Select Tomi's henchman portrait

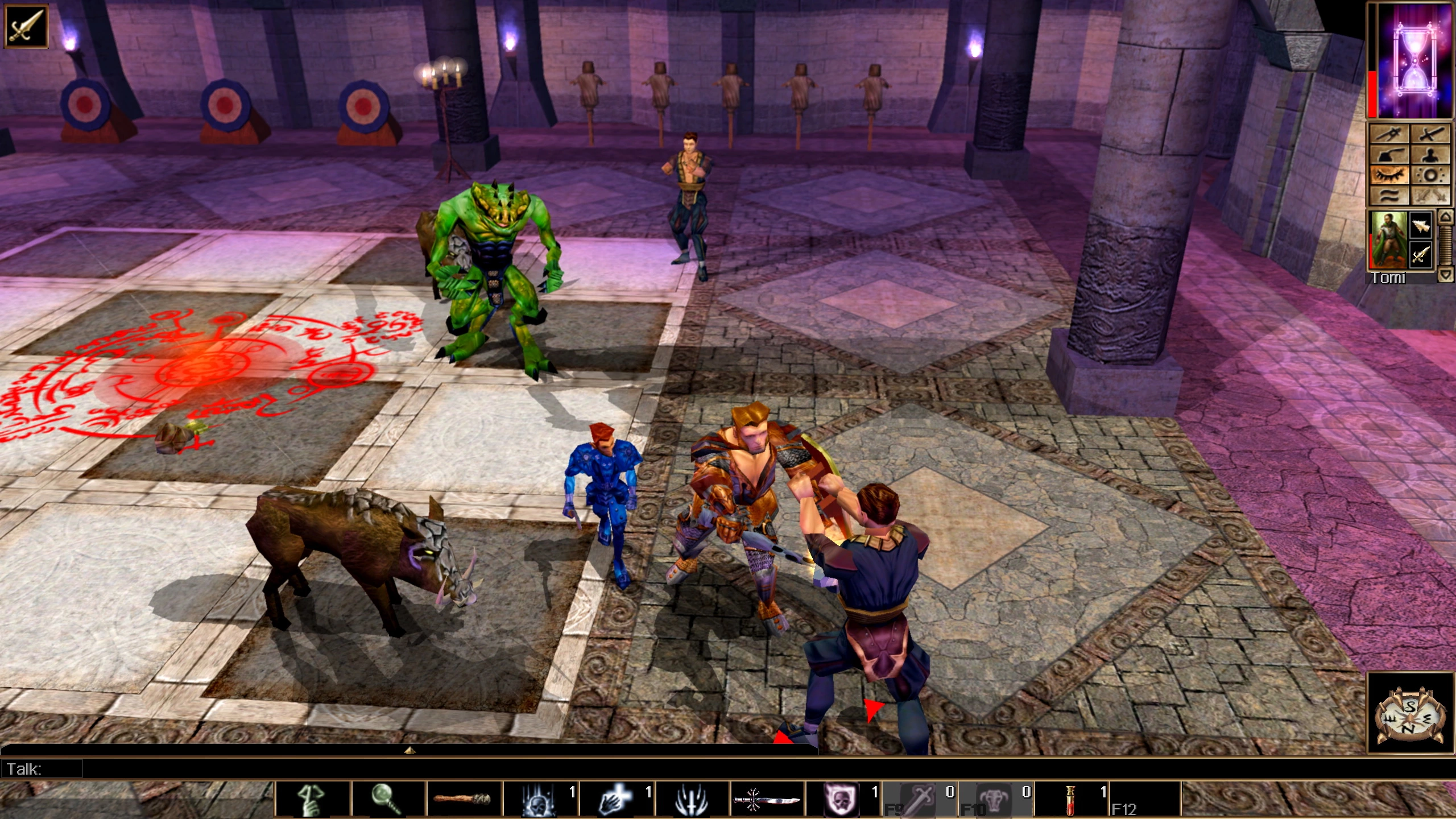(x=1388, y=239)
